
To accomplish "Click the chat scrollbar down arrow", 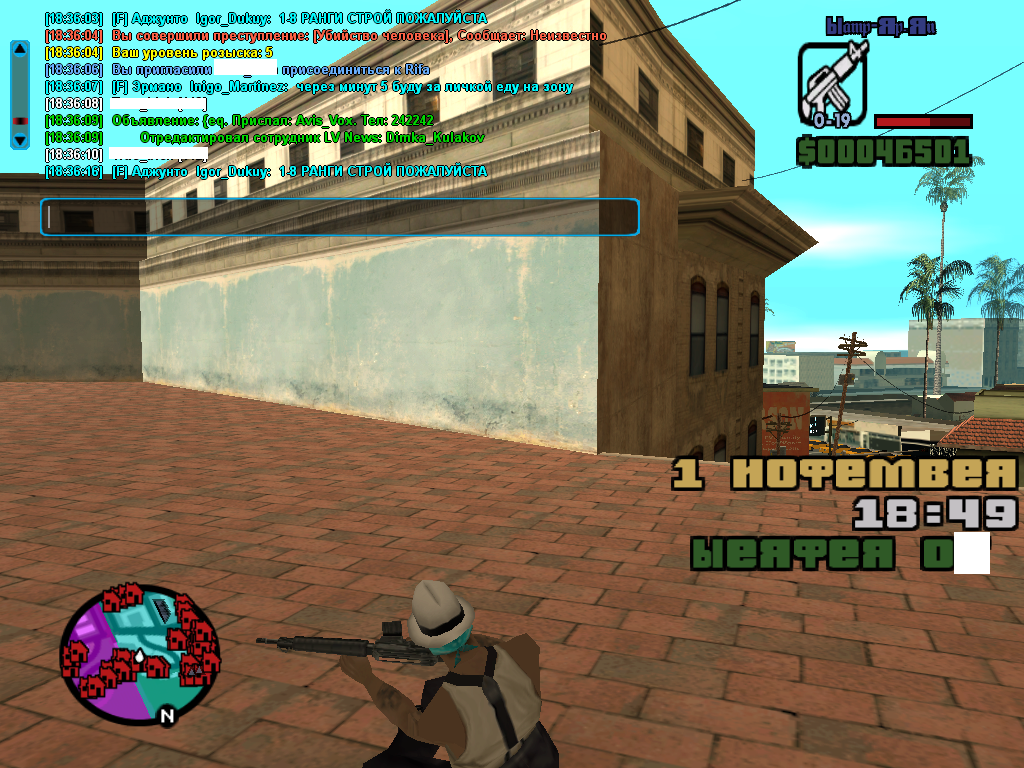I will (19, 140).
